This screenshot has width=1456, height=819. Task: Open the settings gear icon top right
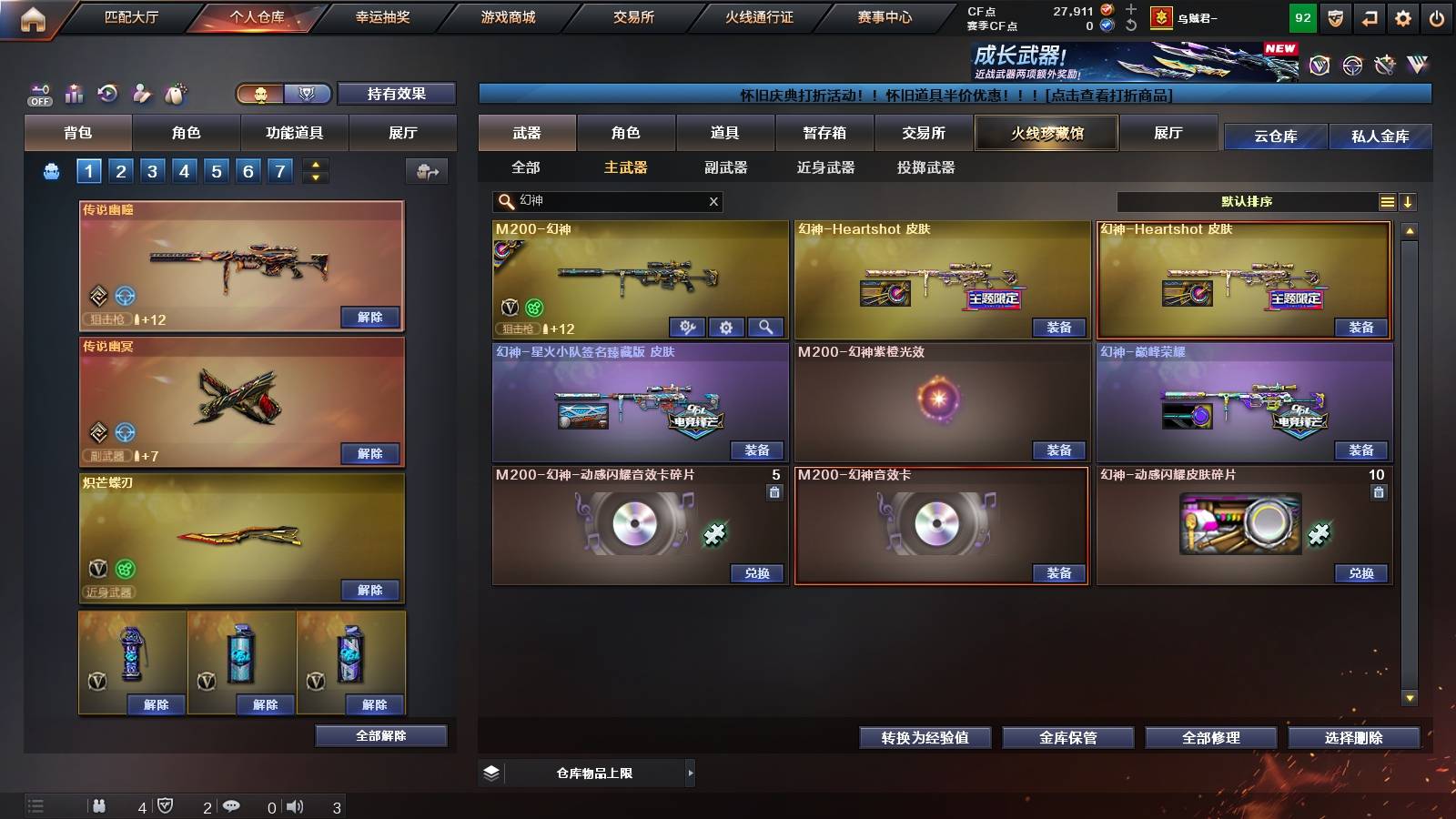pos(1402,16)
